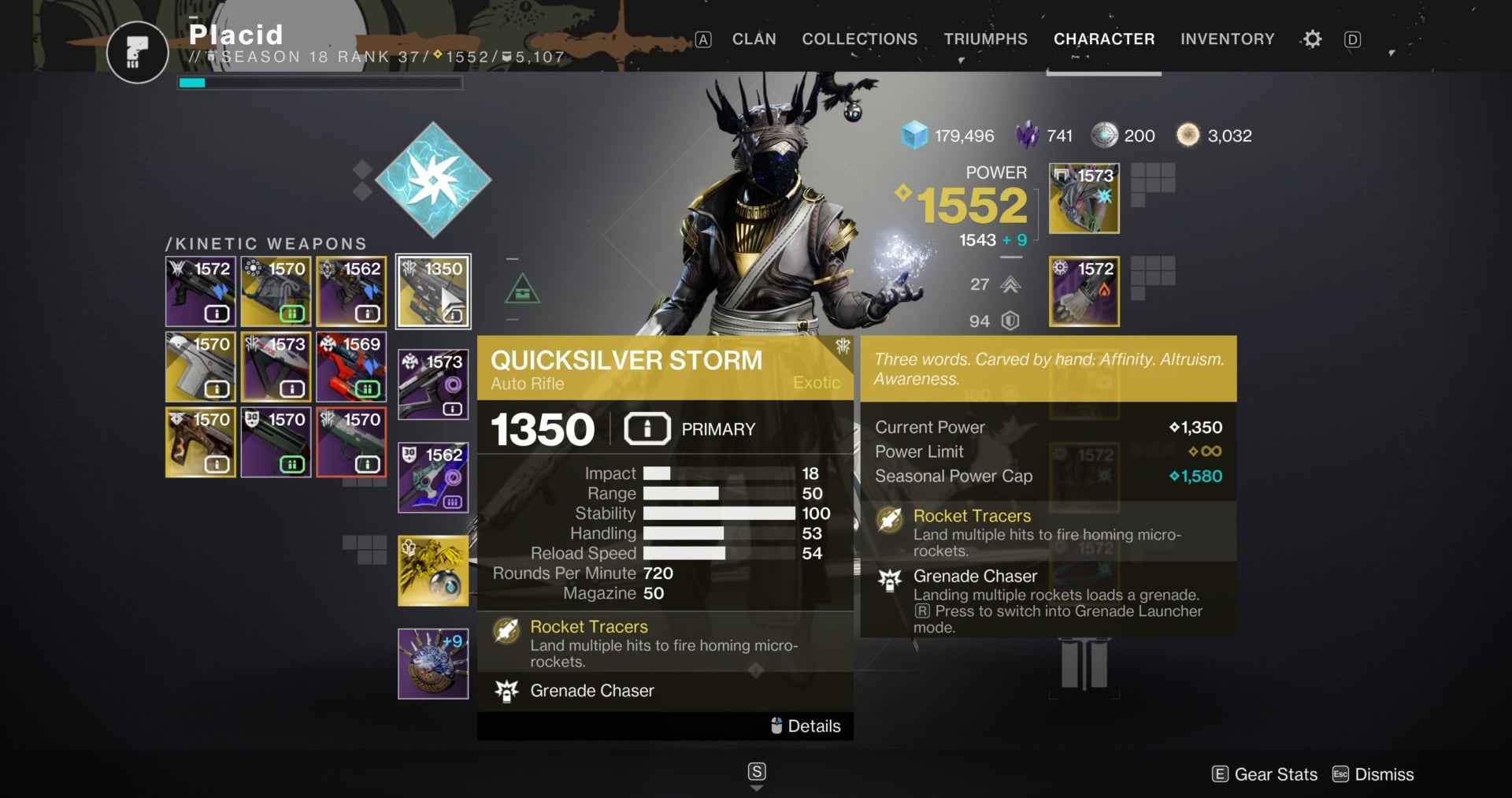Open the settings gear icon
1512x798 pixels.
1311,39
